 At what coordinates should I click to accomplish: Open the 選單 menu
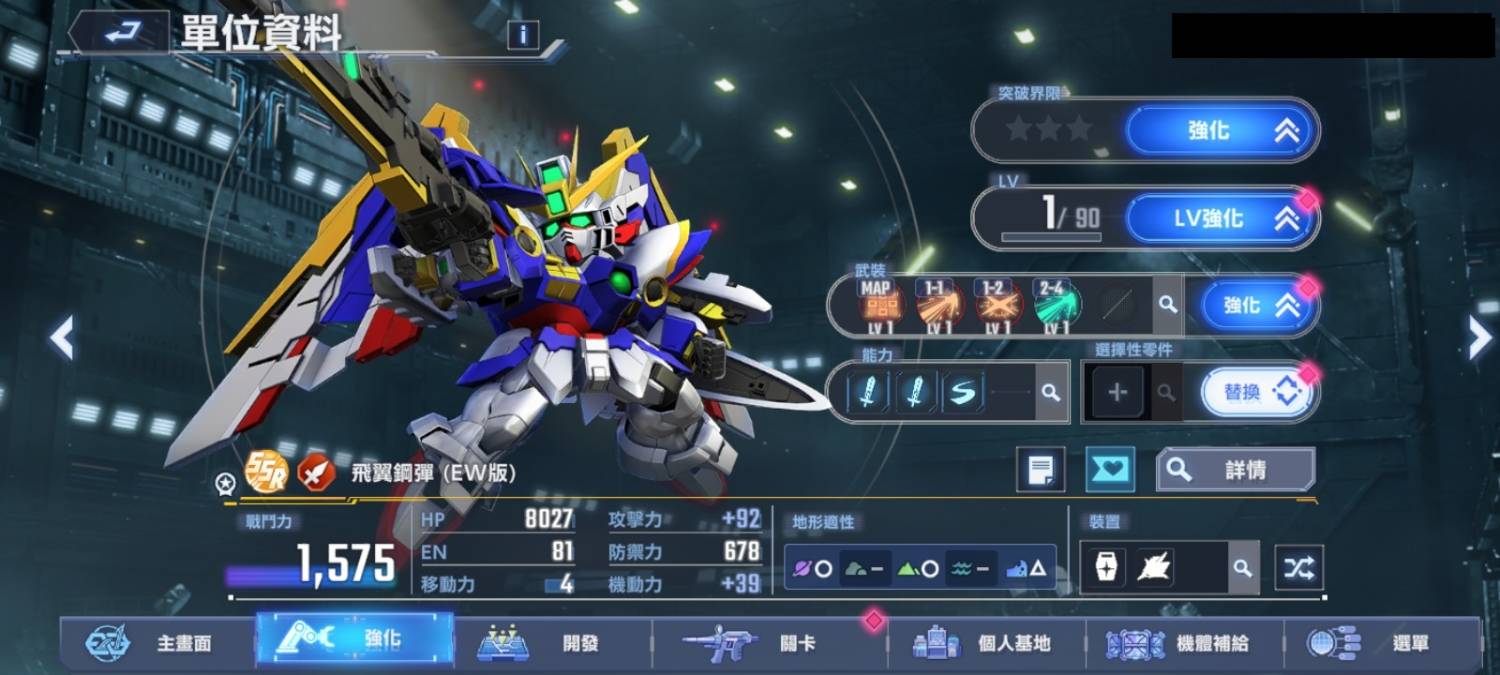pos(1382,643)
